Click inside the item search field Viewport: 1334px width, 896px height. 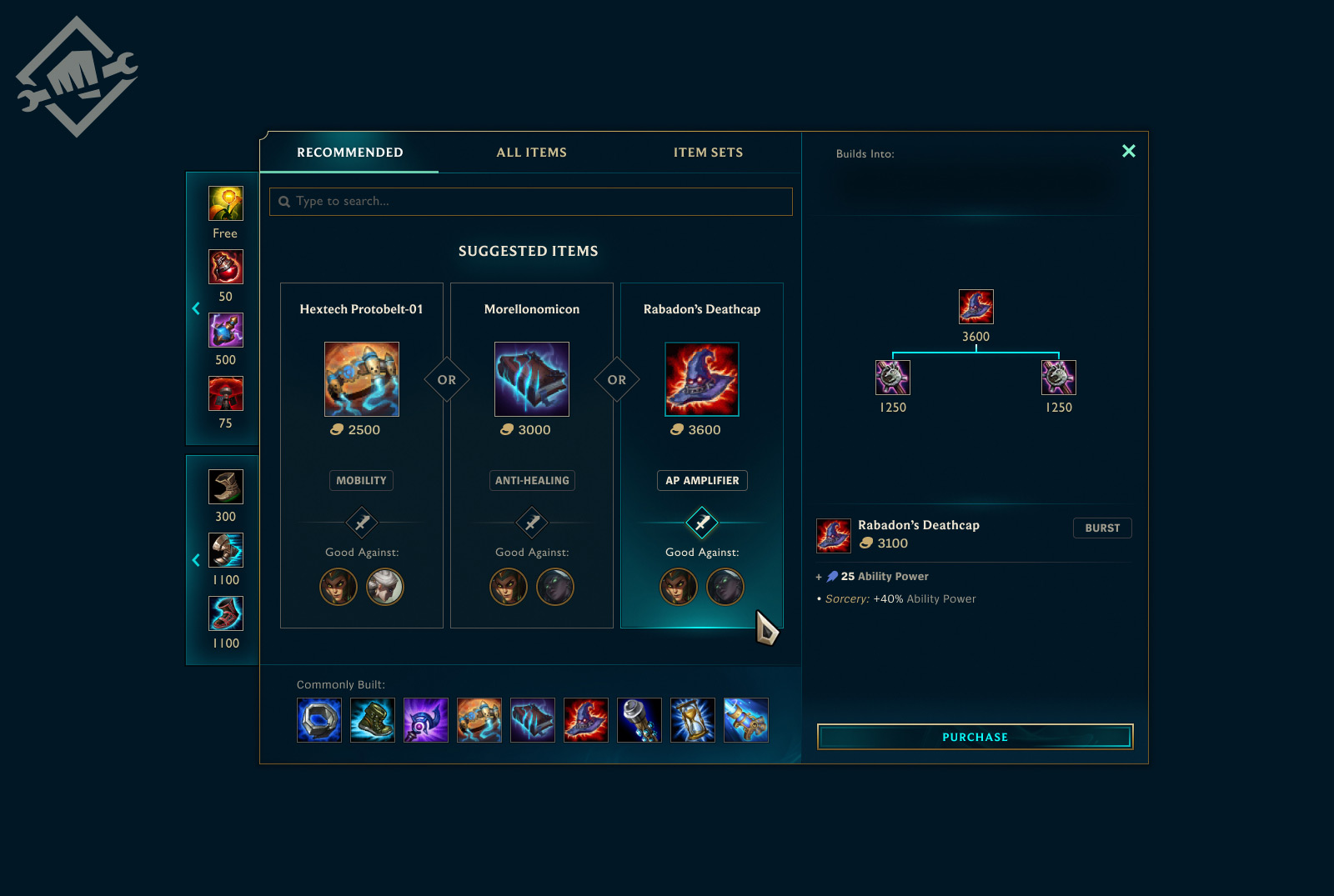click(x=530, y=201)
